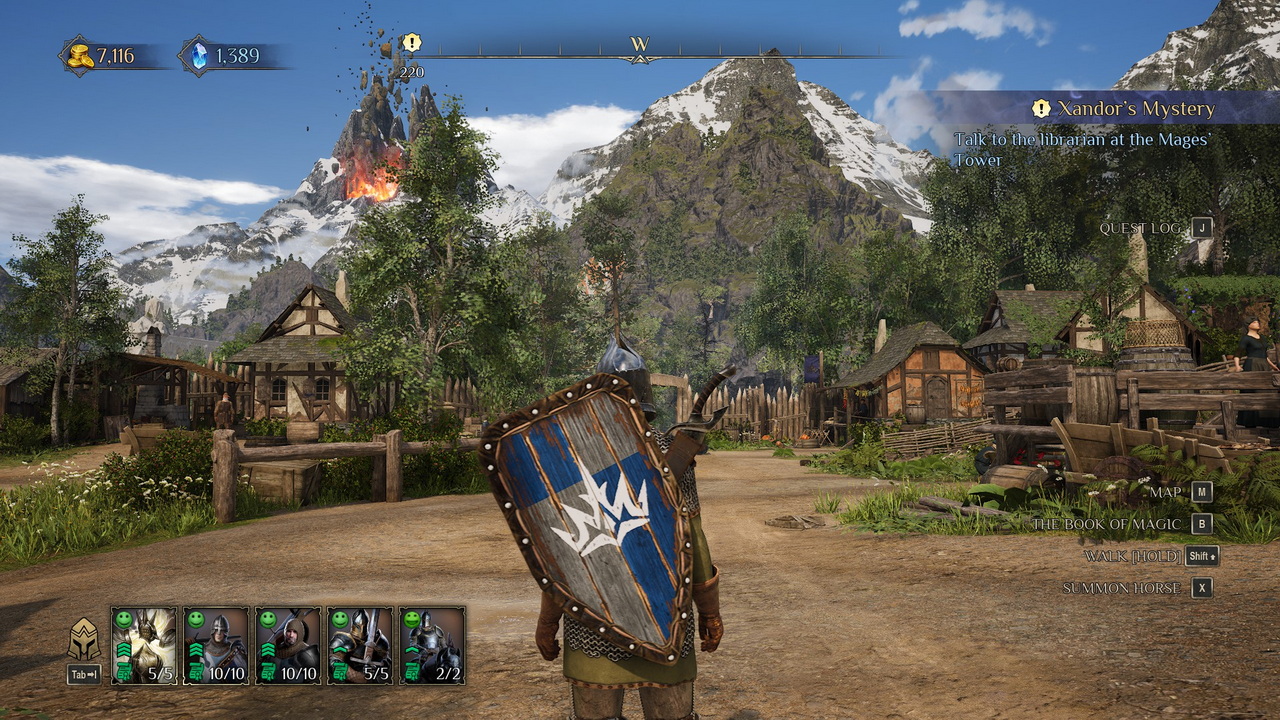
Task: Pick the hooded archer unit card
Action: pos(288,645)
